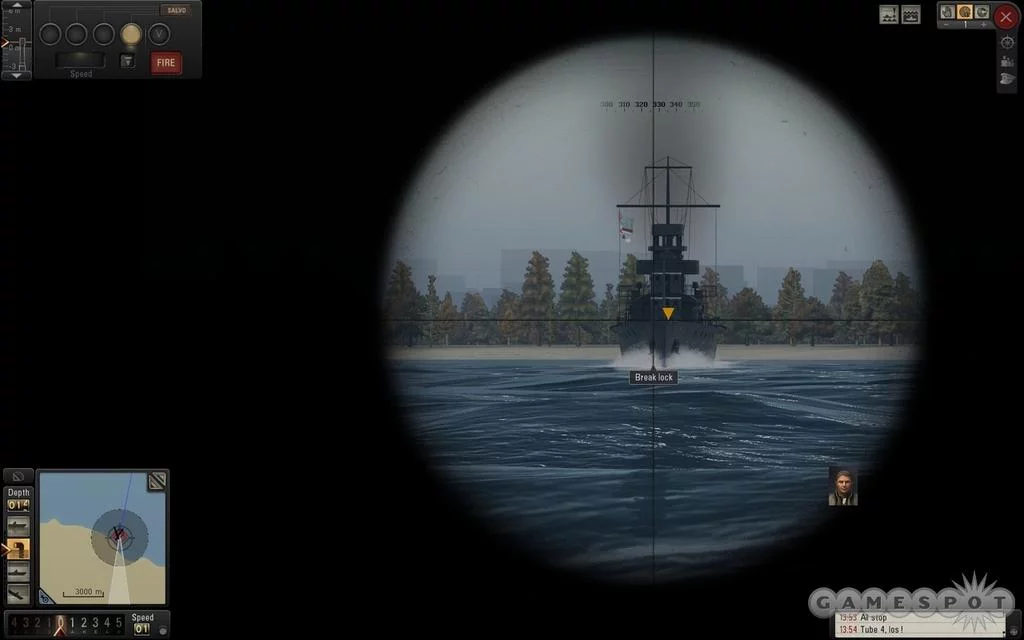The width and height of the screenshot is (1024, 640).
Task: Click the navigation minimap
Action: pos(102,538)
